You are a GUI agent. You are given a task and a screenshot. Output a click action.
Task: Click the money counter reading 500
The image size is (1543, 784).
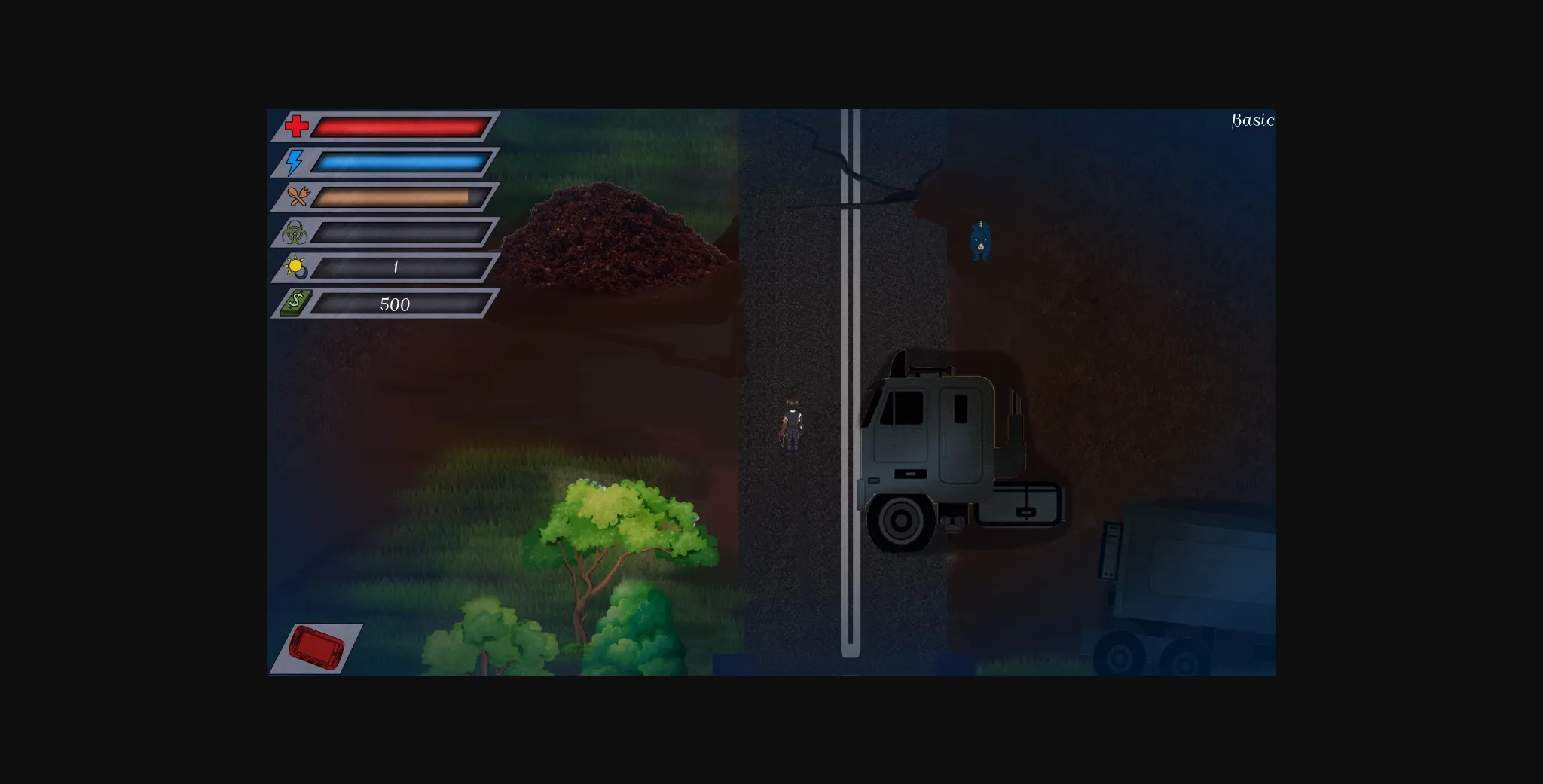(396, 304)
